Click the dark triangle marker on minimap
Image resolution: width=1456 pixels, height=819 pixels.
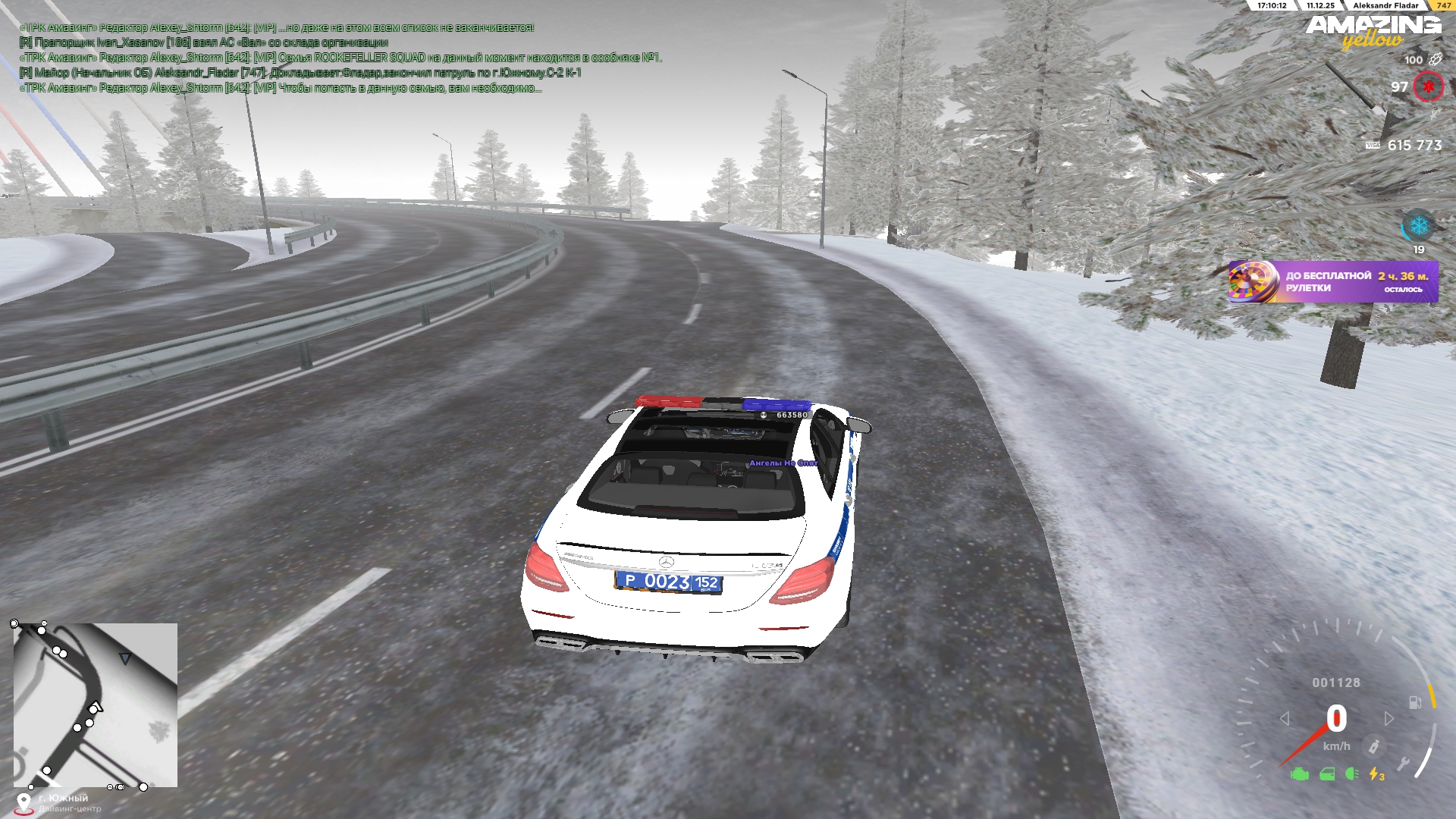tap(125, 659)
